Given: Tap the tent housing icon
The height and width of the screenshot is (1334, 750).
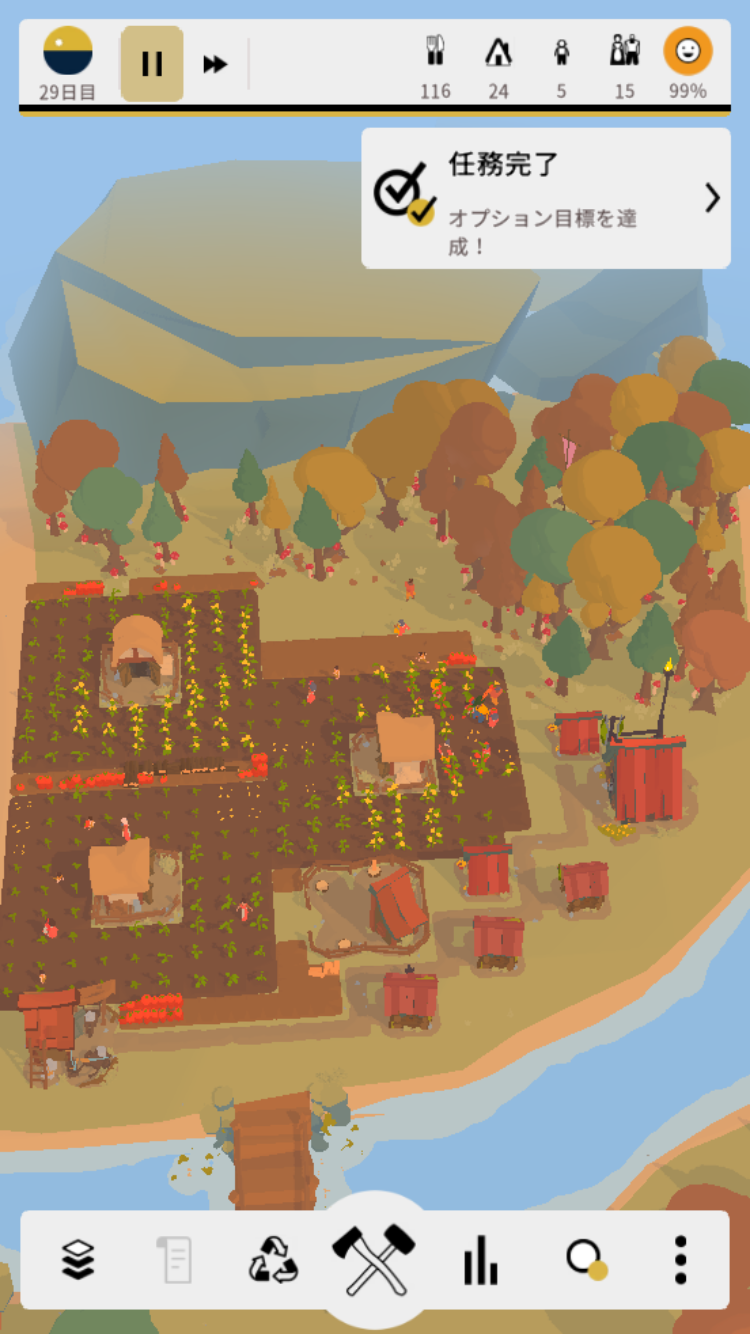Looking at the screenshot, I should 498,52.
